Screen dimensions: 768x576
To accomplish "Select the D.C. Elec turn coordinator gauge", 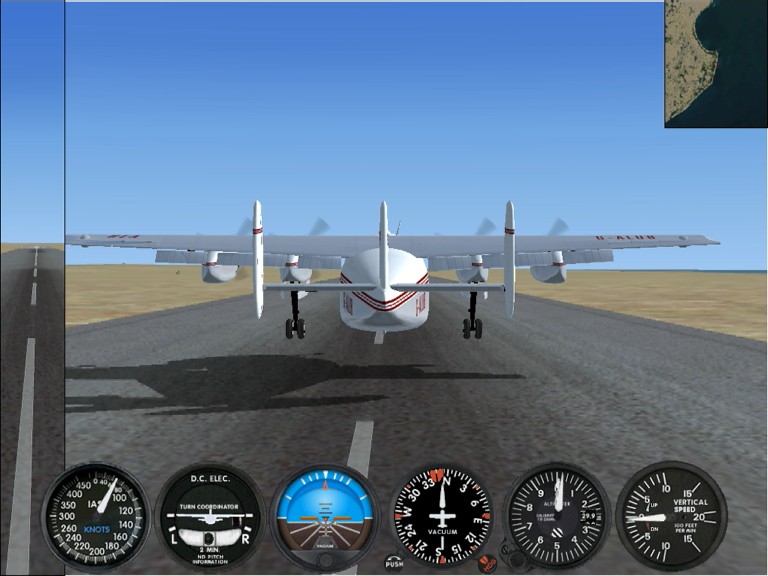I will point(209,516).
